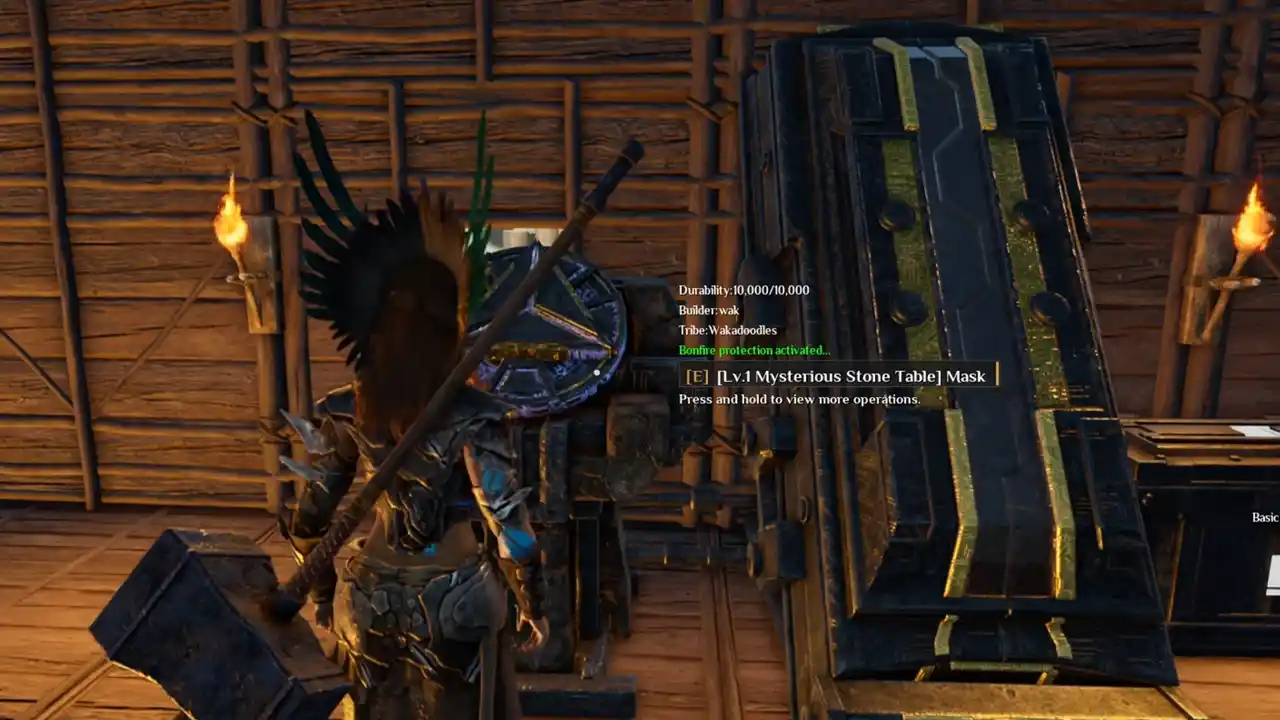Image resolution: width=1280 pixels, height=720 pixels.
Task: Click the [Lv.1 Mysterious Stone Table] Mask label
Action: click(850, 376)
